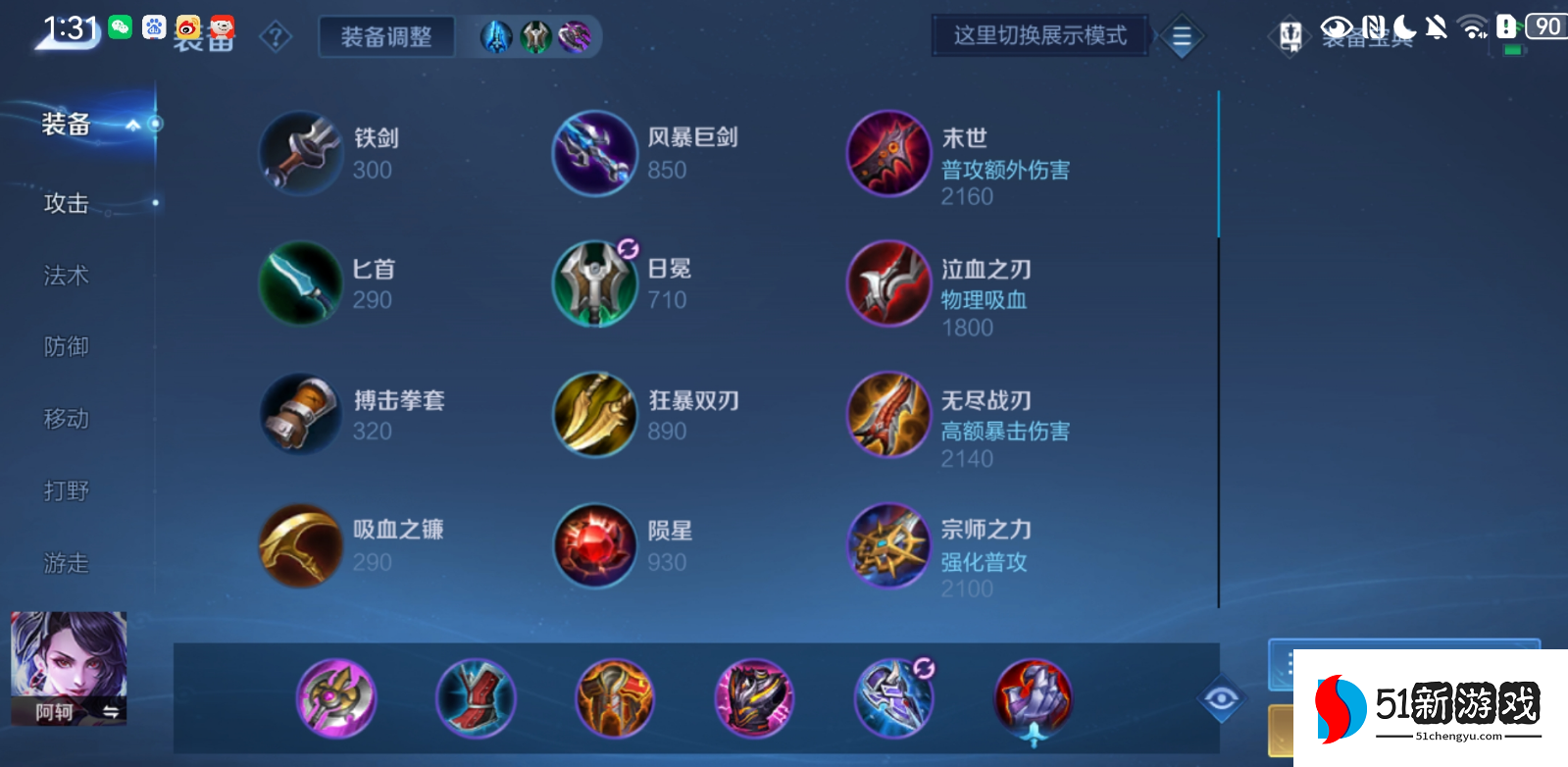Open the 末世 item details
1568x767 pixels.
tap(887, 154)
